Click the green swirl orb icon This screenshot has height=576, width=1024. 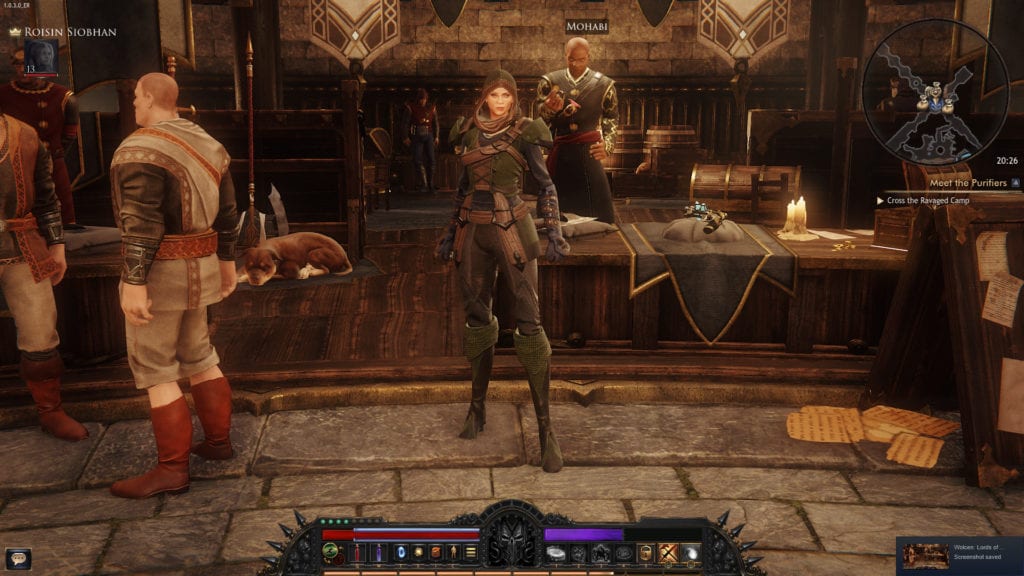(330, 553)
